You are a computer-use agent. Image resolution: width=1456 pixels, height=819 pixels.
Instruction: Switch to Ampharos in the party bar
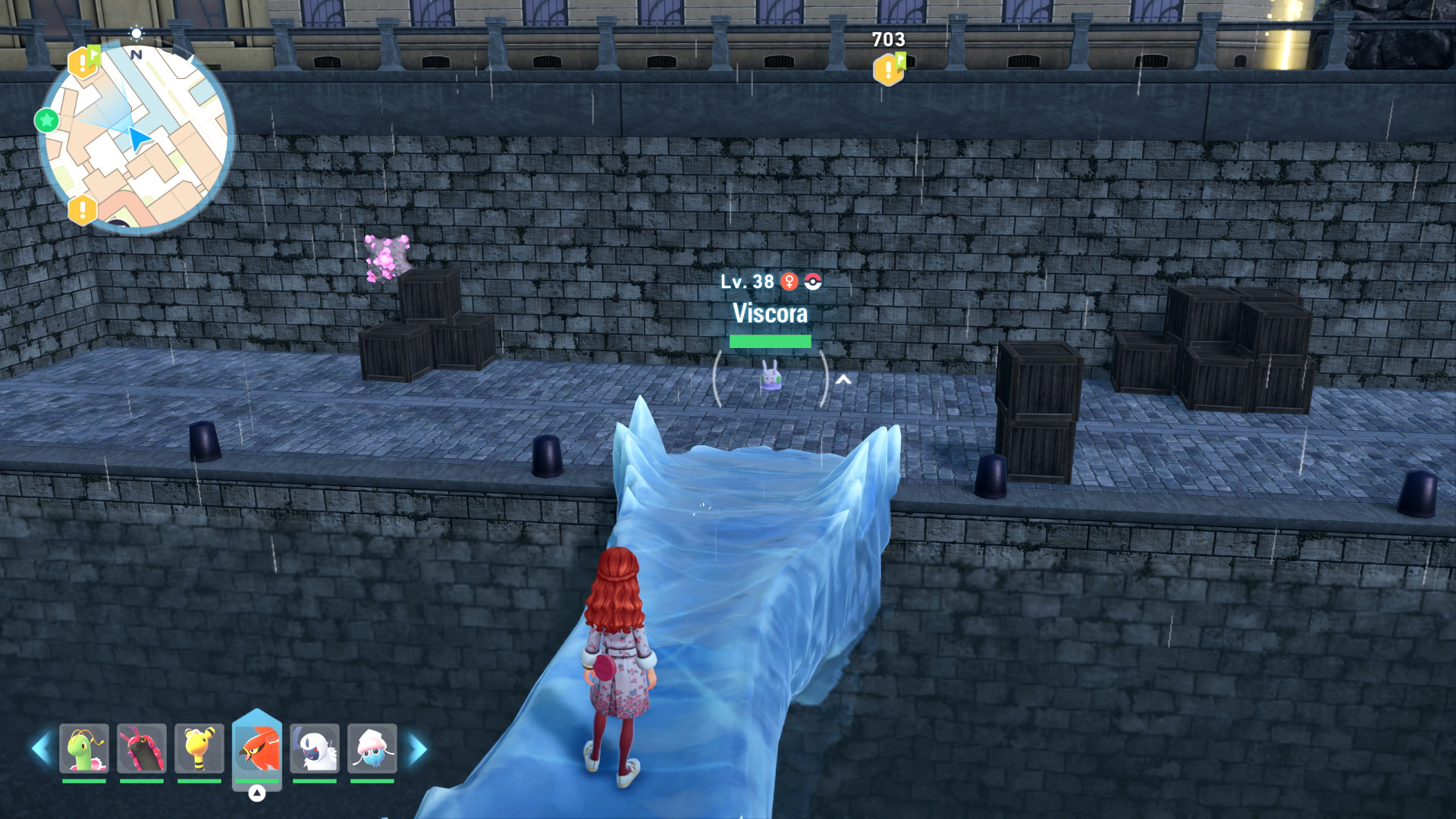click(199, 749)
